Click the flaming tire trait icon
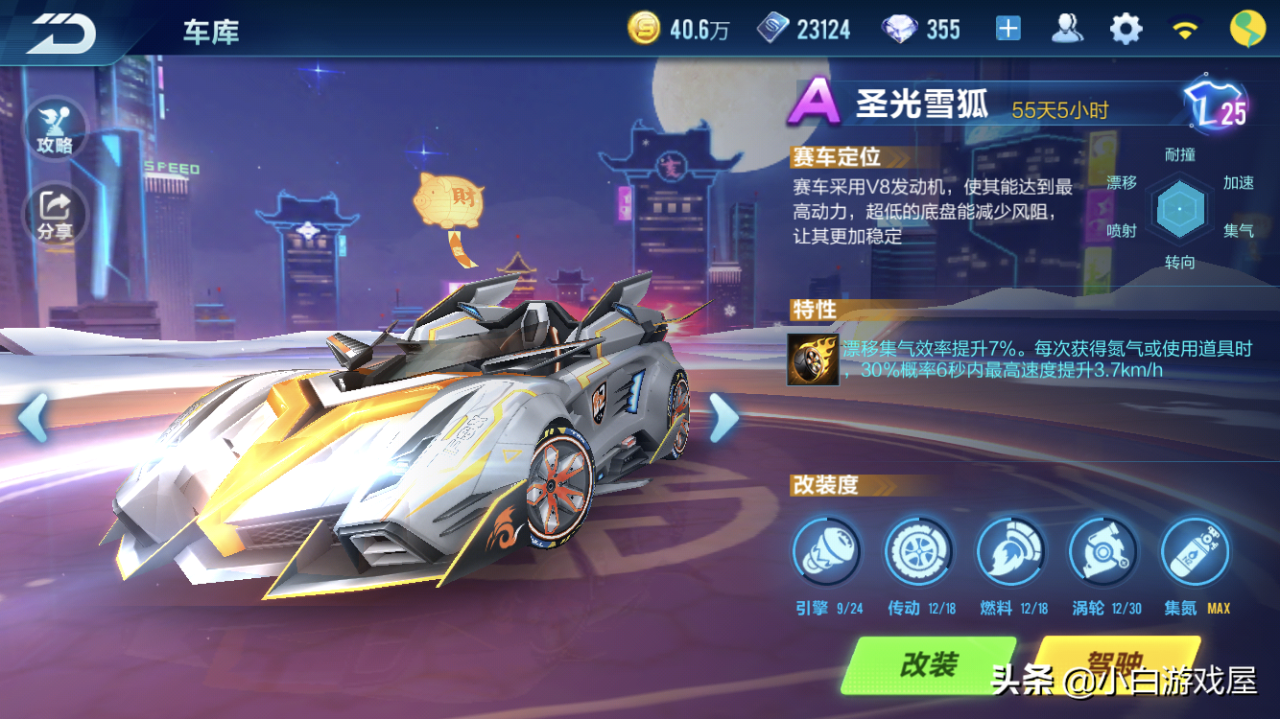 [812, 359]
